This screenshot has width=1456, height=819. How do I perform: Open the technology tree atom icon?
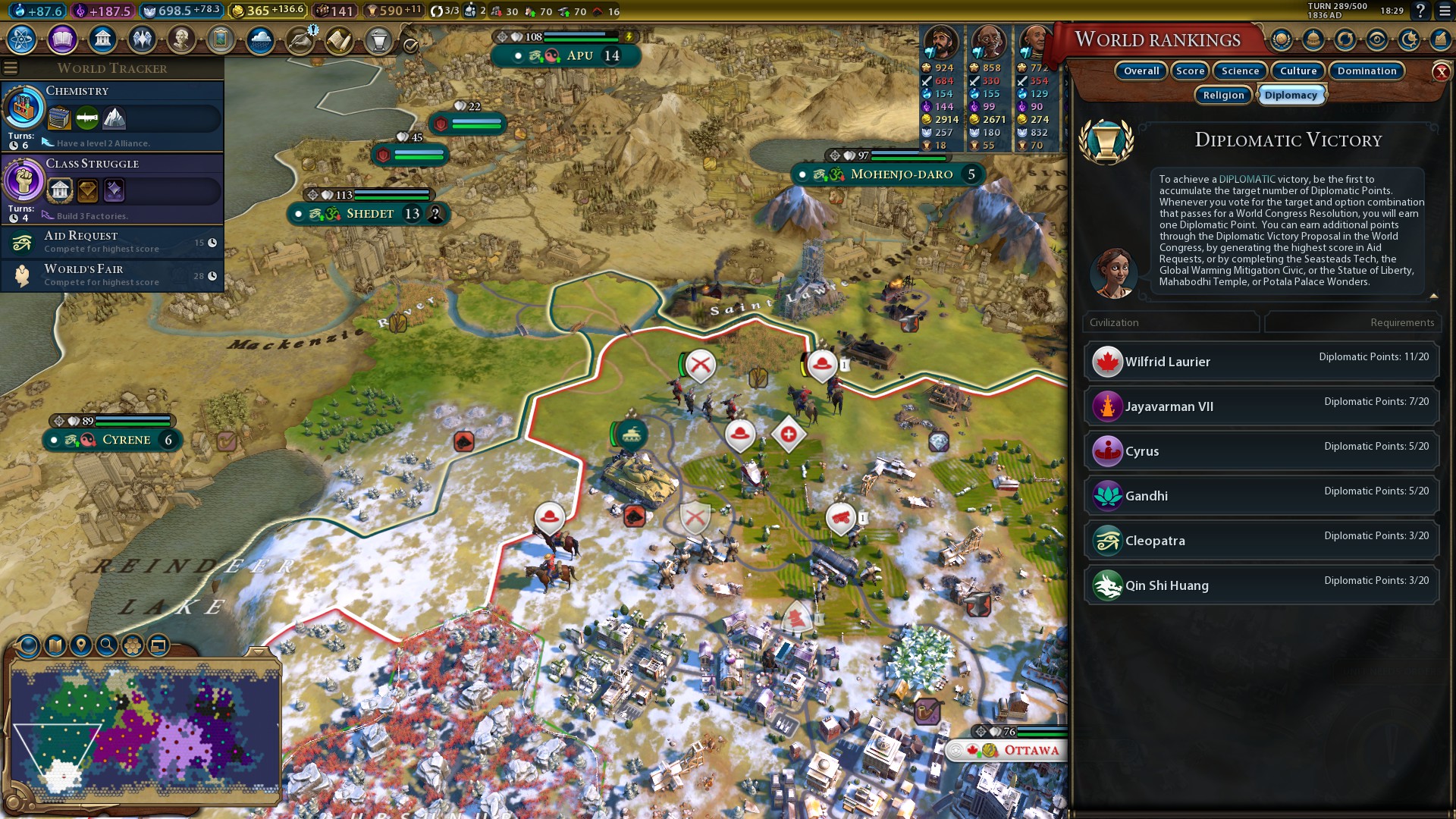coord(22,39)
